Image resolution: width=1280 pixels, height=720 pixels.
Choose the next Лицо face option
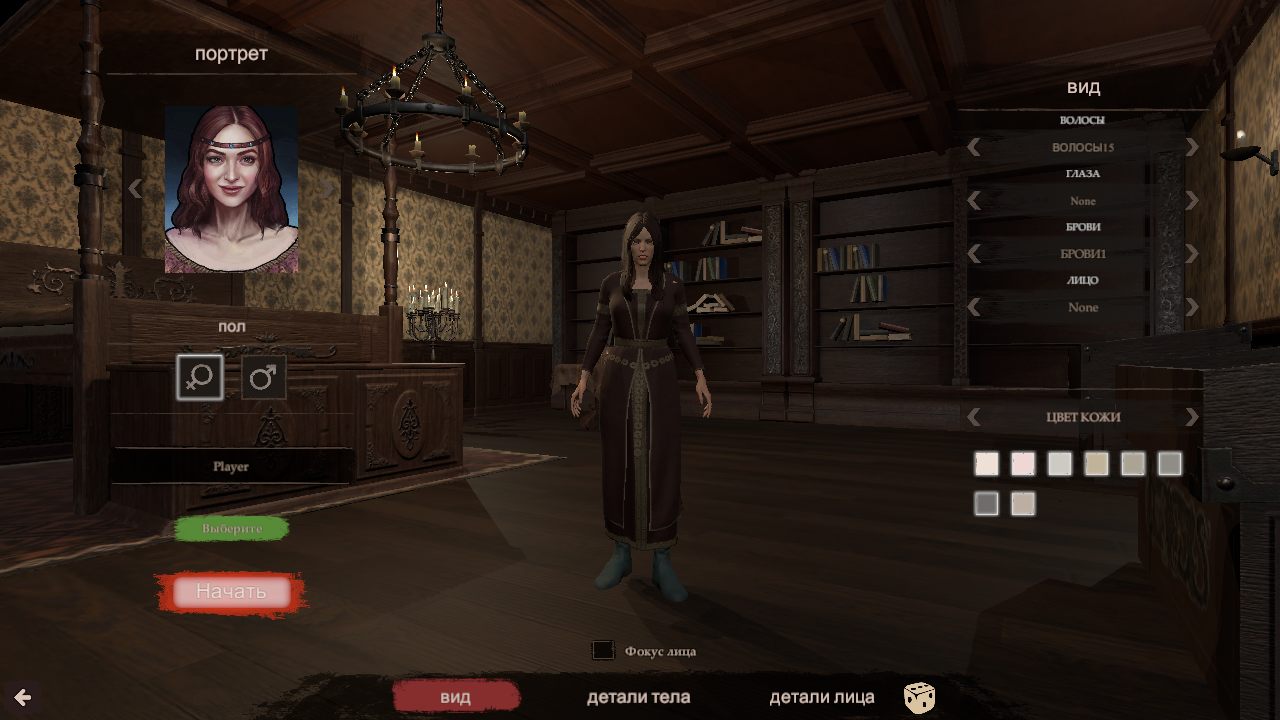(1191, 307)
